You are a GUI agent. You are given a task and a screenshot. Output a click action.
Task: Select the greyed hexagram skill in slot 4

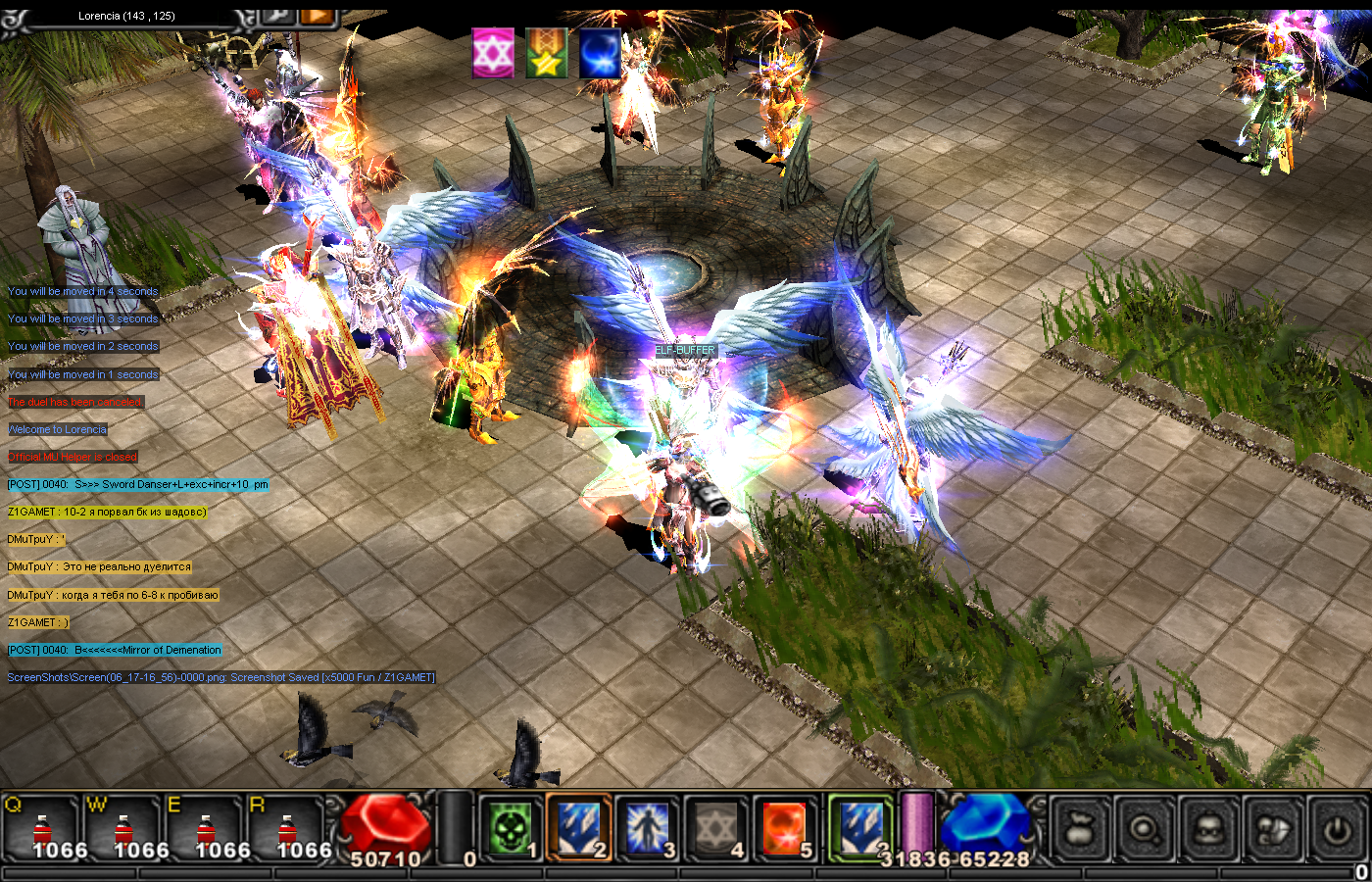tap(716, 828)
